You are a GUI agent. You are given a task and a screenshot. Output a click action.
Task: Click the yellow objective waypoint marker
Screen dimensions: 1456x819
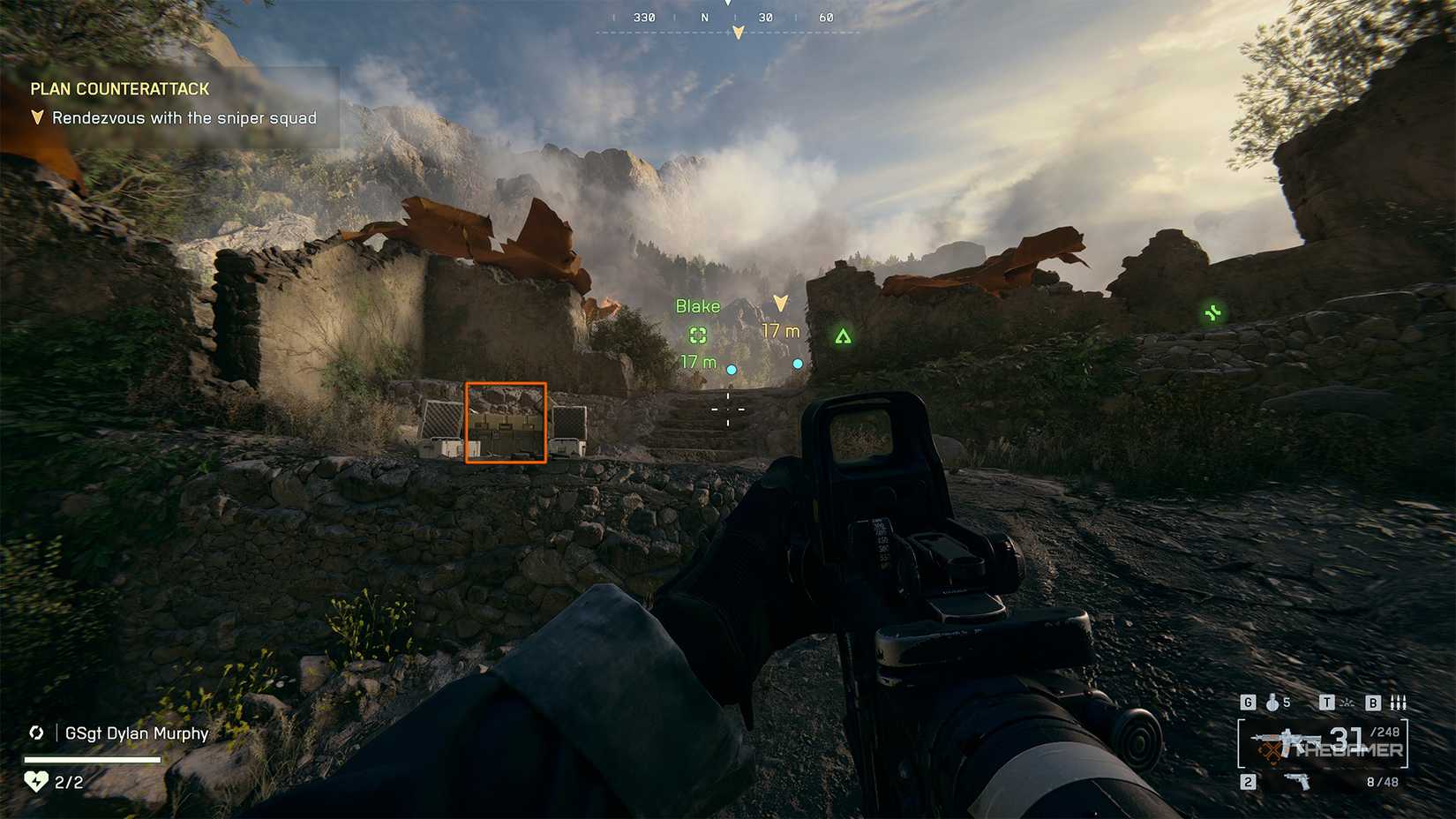click(780, 304)
